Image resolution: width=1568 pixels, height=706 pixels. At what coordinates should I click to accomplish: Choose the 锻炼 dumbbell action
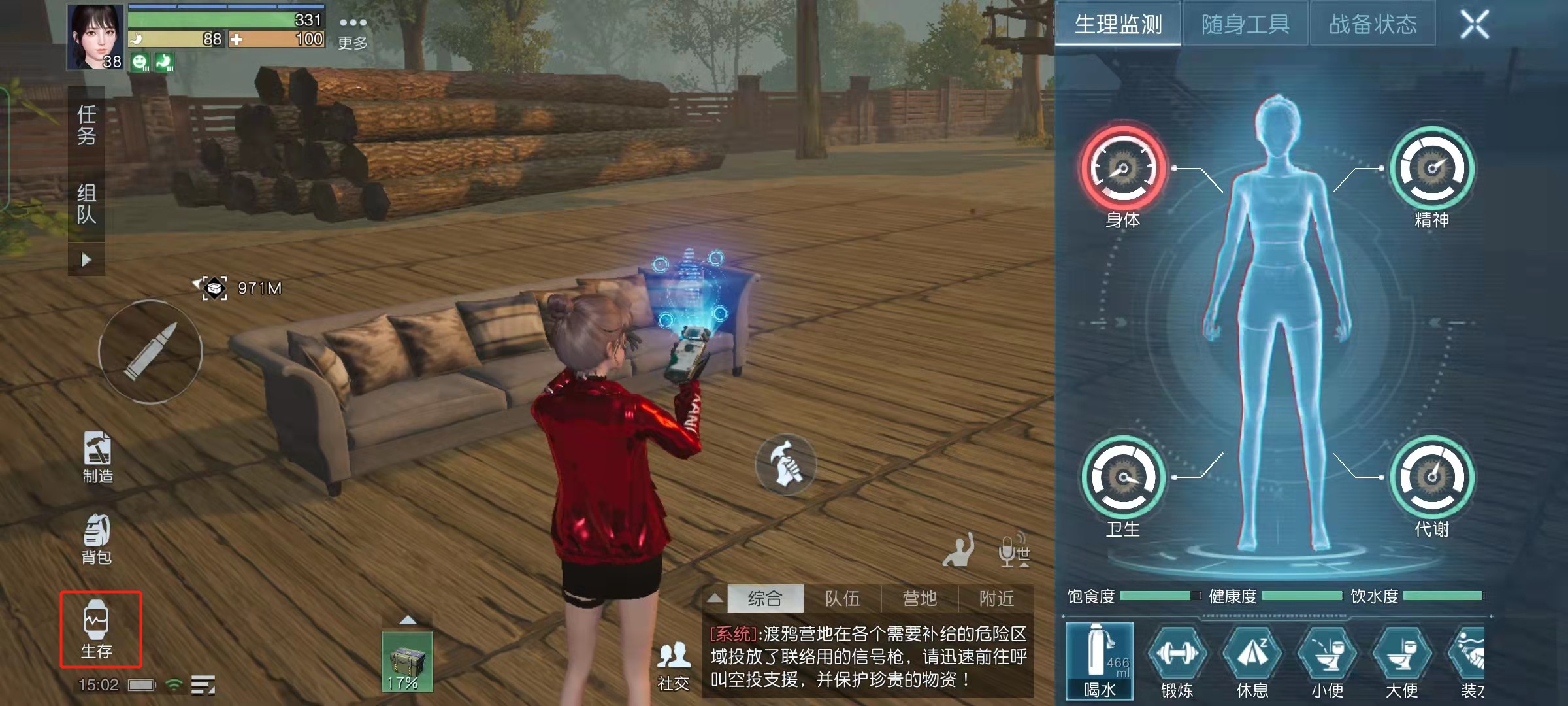(x=1177, y=660)
